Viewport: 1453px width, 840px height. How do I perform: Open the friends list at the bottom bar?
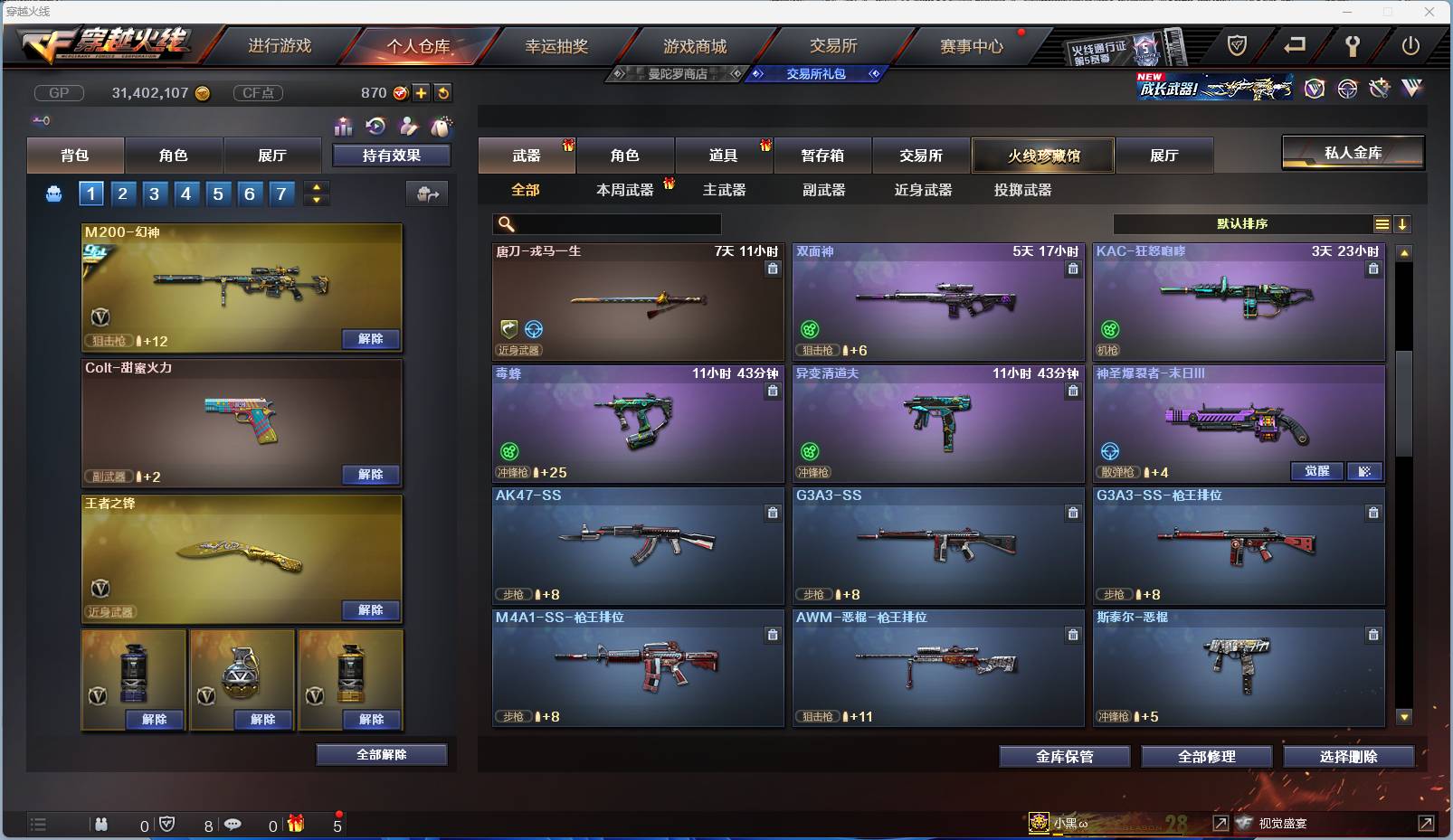(x=100, y=825)
